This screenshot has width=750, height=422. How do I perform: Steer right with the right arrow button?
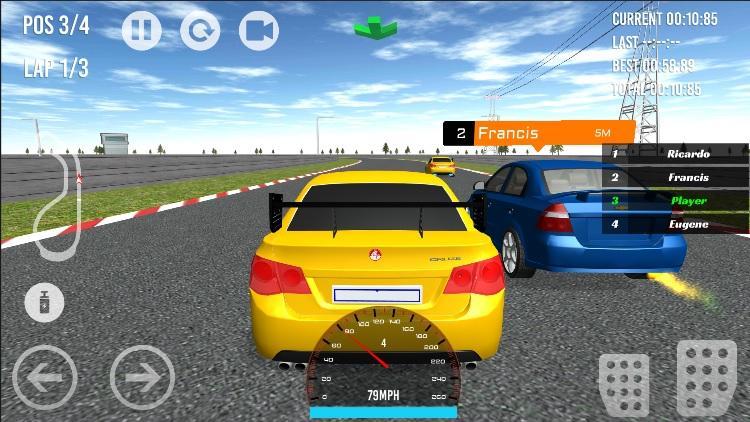(x=142, y=377)
